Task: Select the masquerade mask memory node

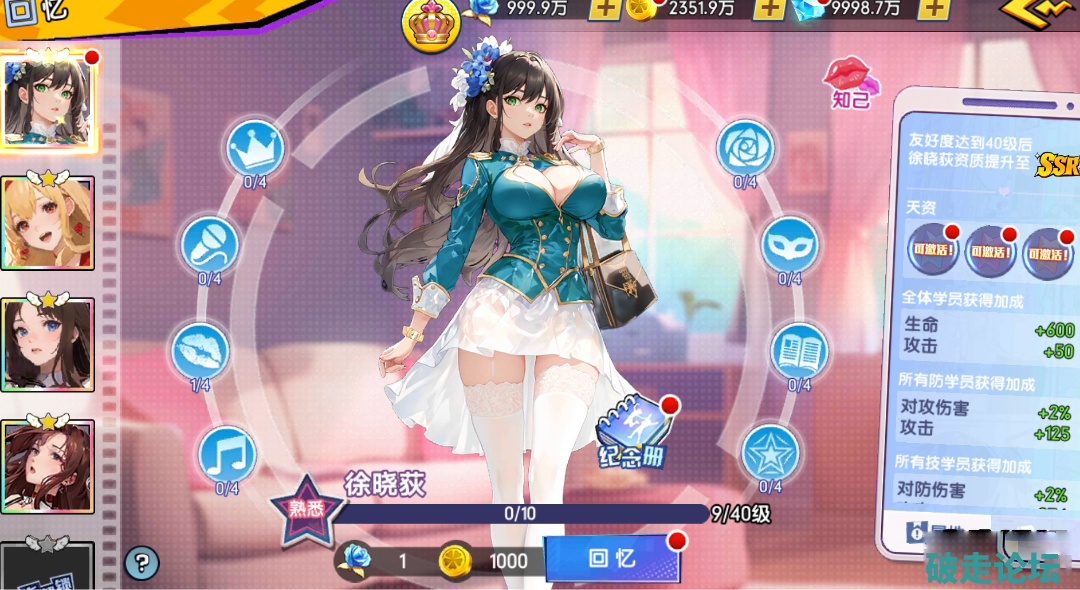Action: [x=790, y=243]
